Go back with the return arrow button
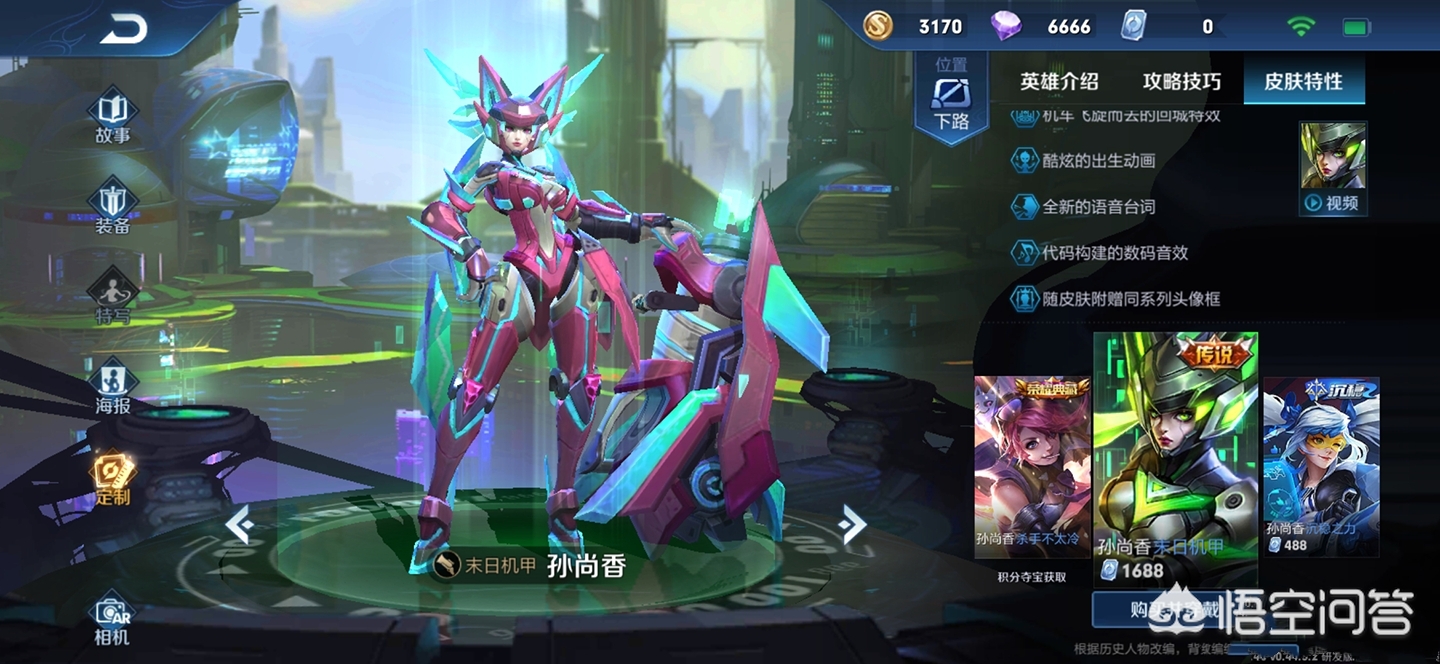The width and height of the screenshot is (1440, 664). tap(123, 29)
